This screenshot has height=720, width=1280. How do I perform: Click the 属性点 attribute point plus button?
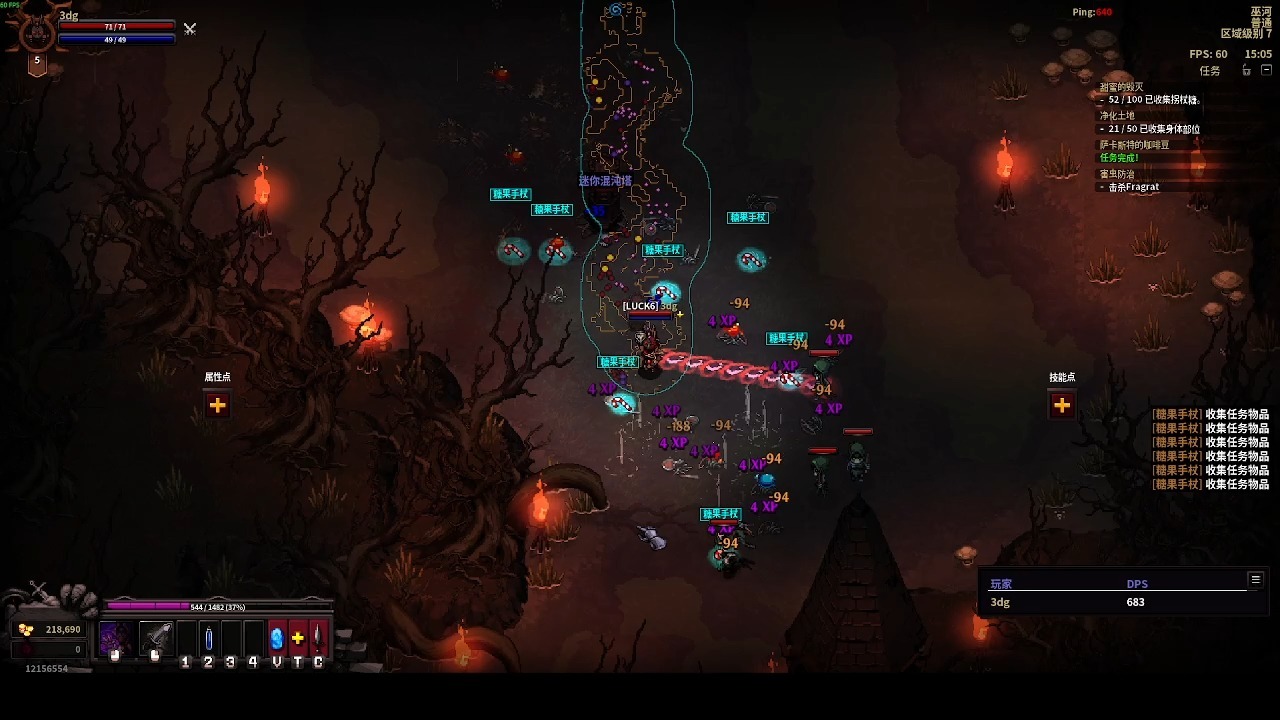(x=217, y=405)
